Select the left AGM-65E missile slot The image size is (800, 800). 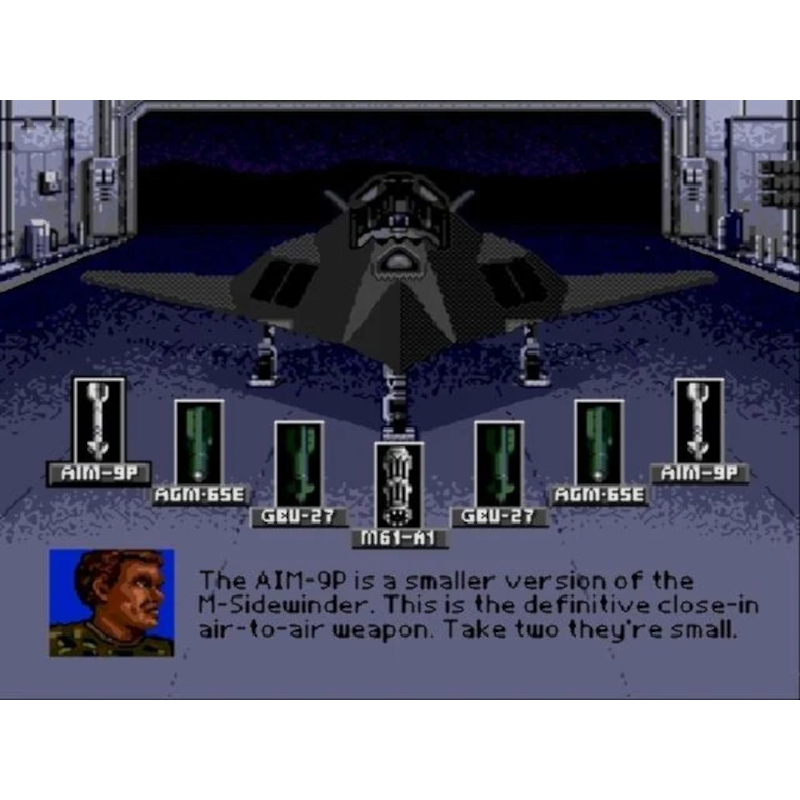click(199, 443)
